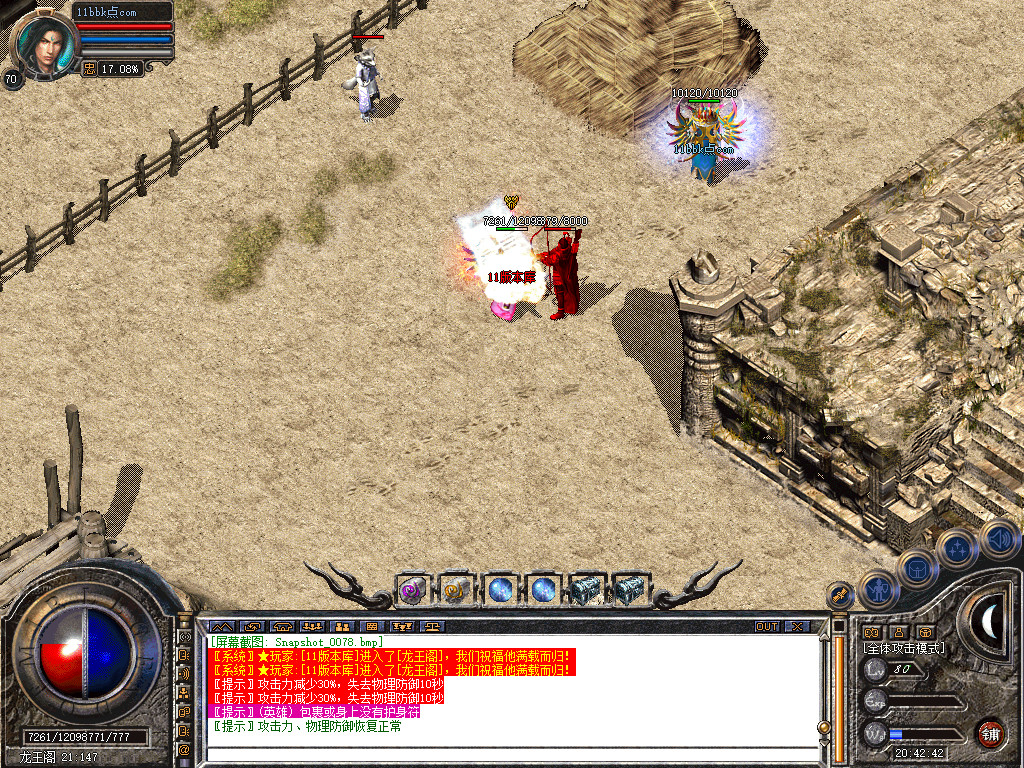Click the single-person icon above attack mode
The height and width of the screenshot is (768, 1024).
[x=898, y=632]
